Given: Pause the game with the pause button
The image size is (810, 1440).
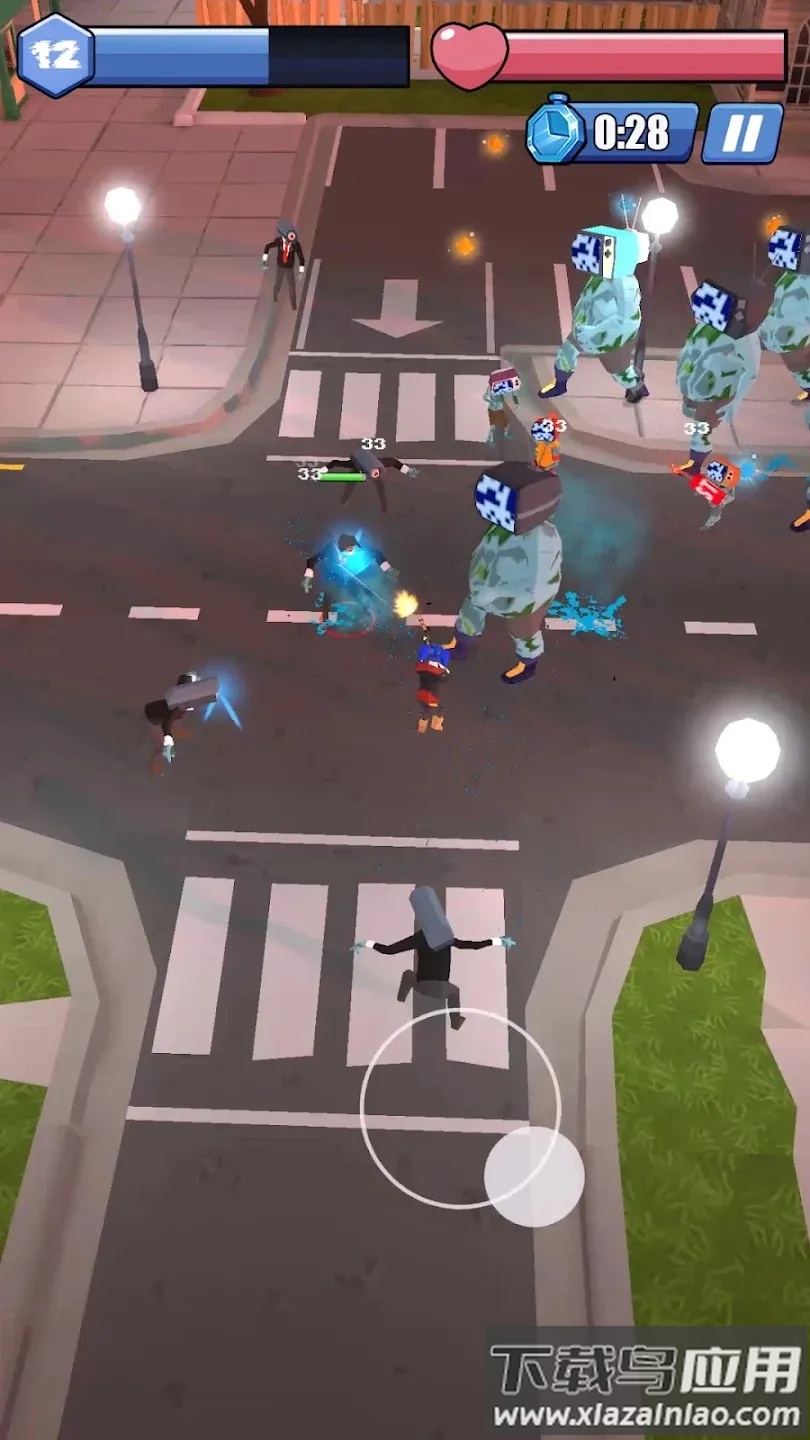Looking at the screenshot, I should coord(742,133).
